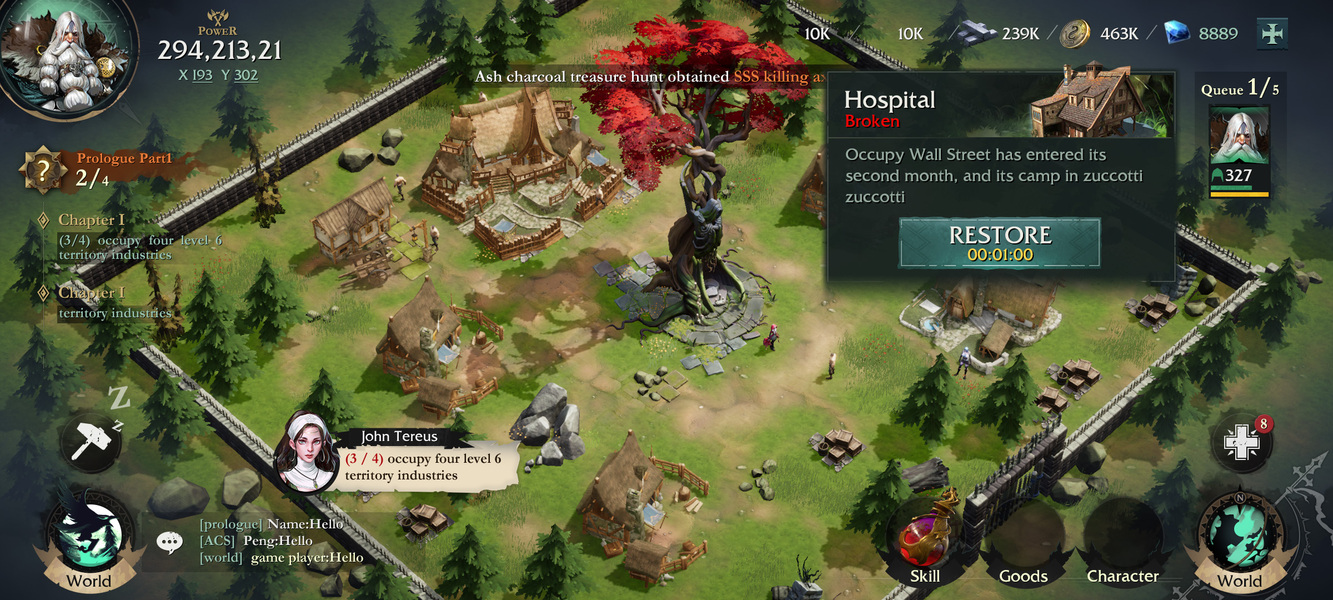Open the idle hammer build icon

coord(90,442)
